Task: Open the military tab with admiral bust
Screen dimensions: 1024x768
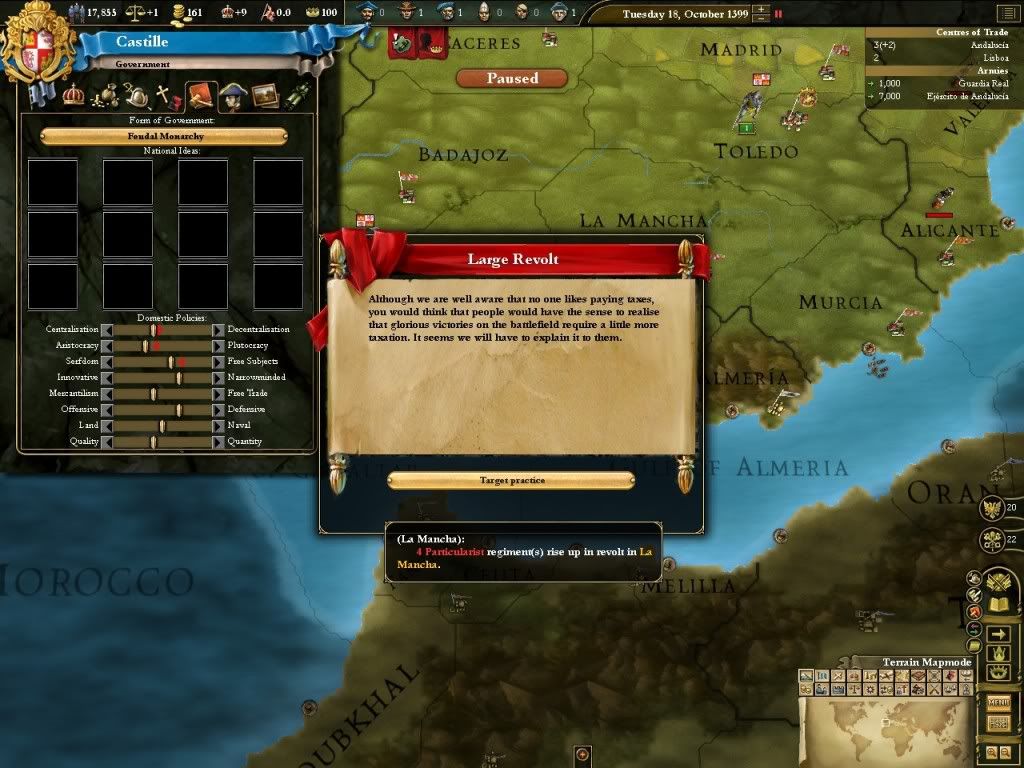Action: coord(233,96)
